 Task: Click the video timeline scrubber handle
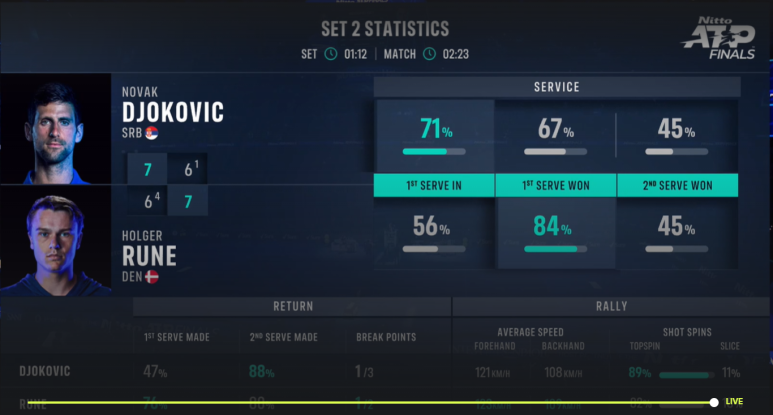tap(714, 402)
